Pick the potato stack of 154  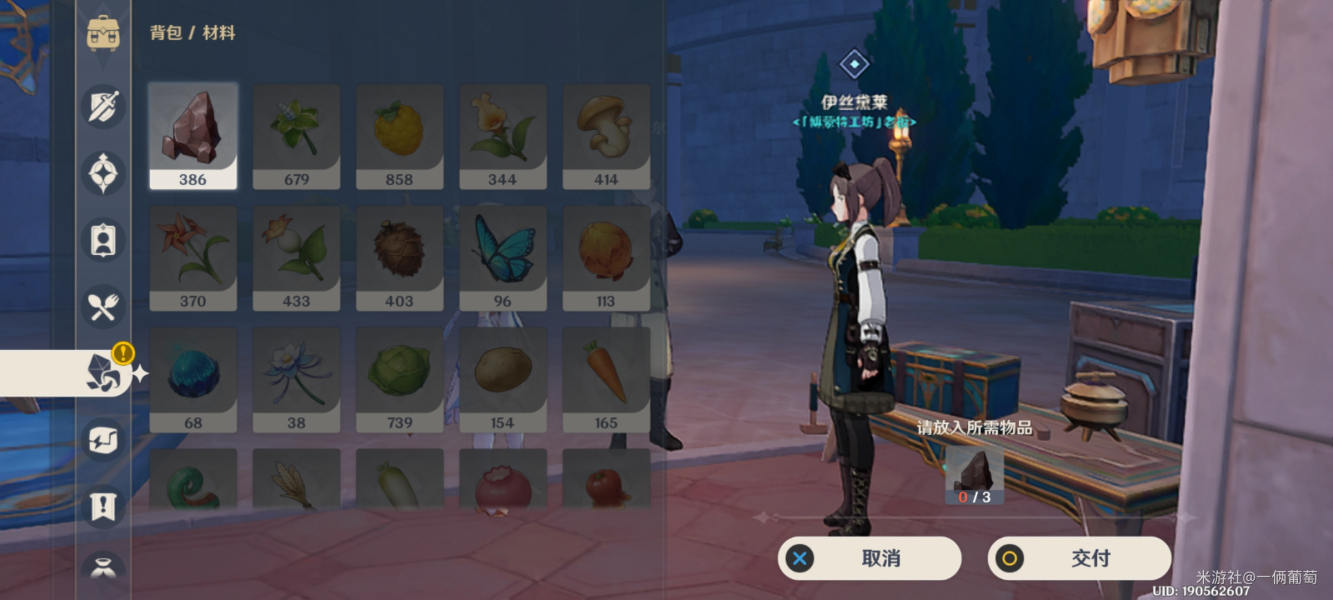pos(502,379)
